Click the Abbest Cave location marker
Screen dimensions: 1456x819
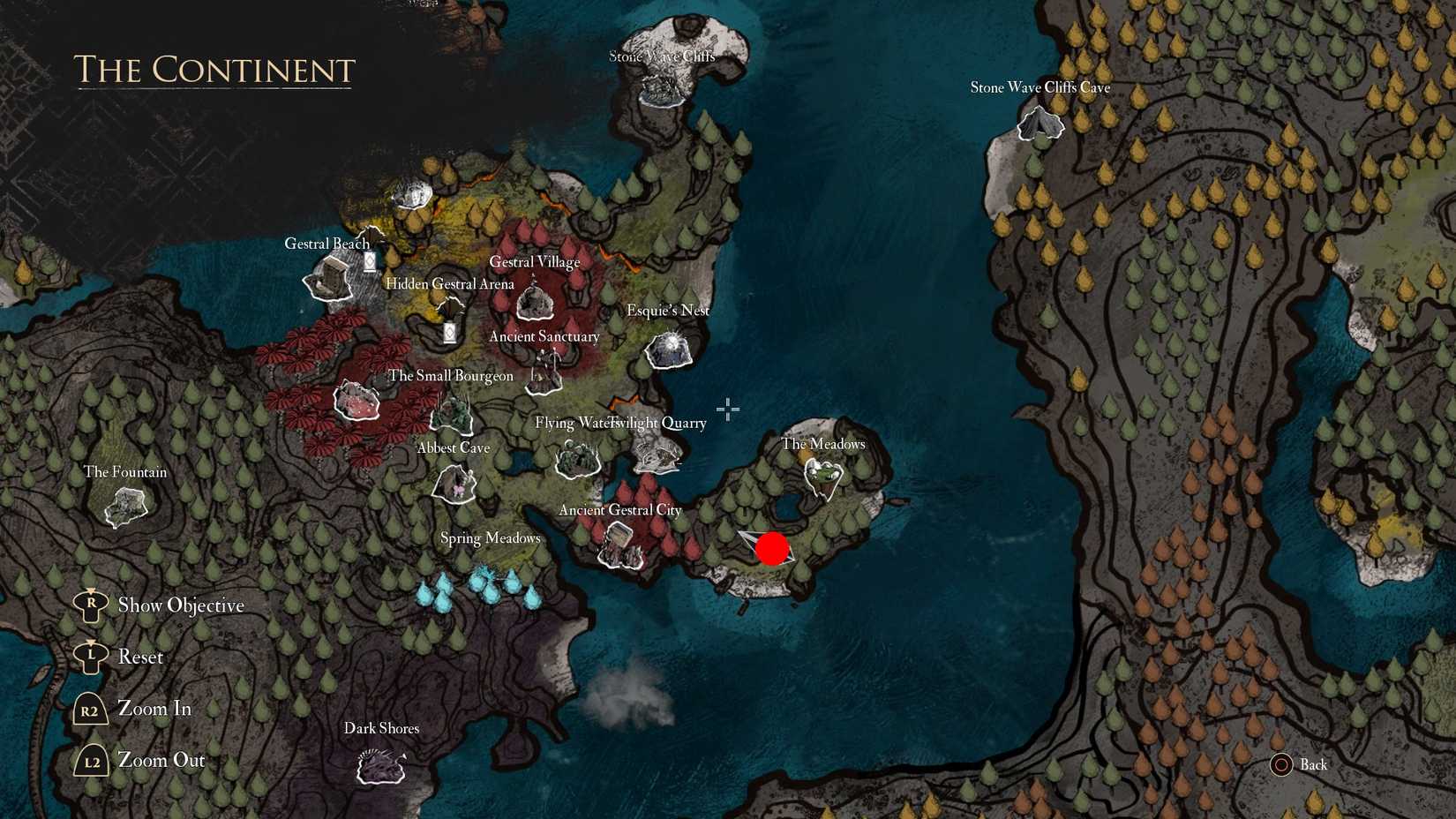[454, 483]
